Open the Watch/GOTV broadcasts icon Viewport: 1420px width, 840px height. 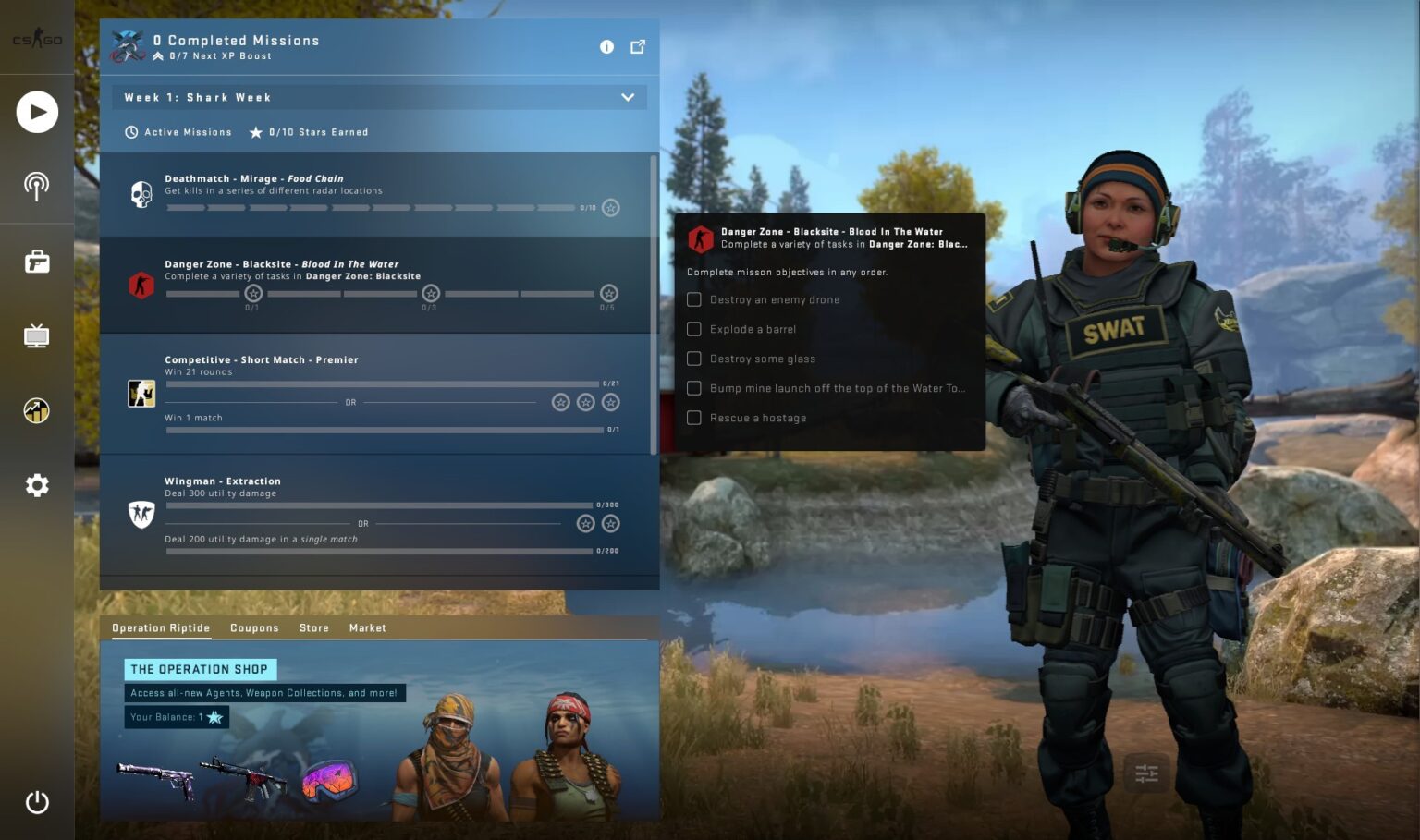pyautogui.click(x=37, y=186)
